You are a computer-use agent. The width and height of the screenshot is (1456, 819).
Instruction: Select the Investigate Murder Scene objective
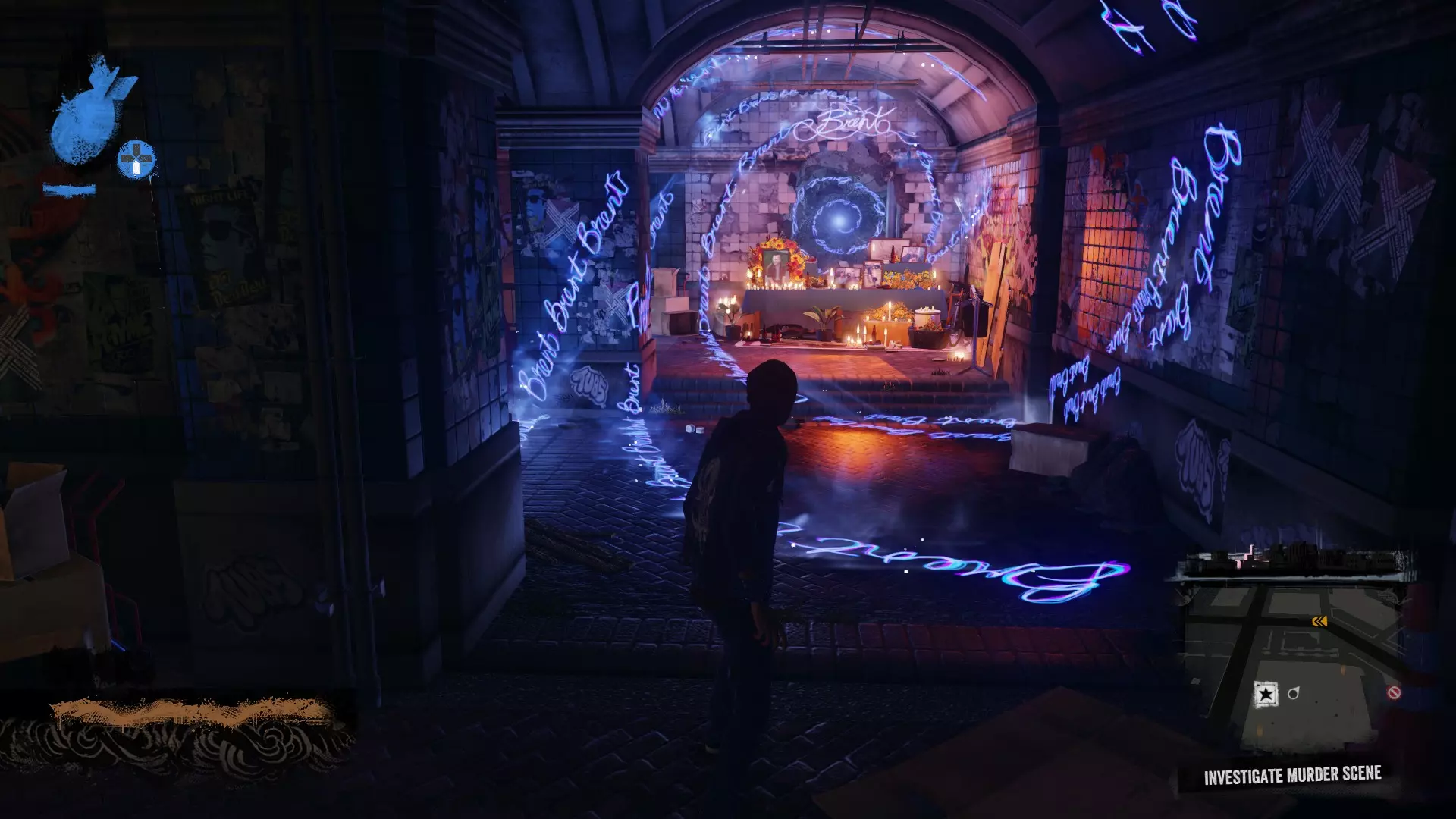click(1292, 776)
